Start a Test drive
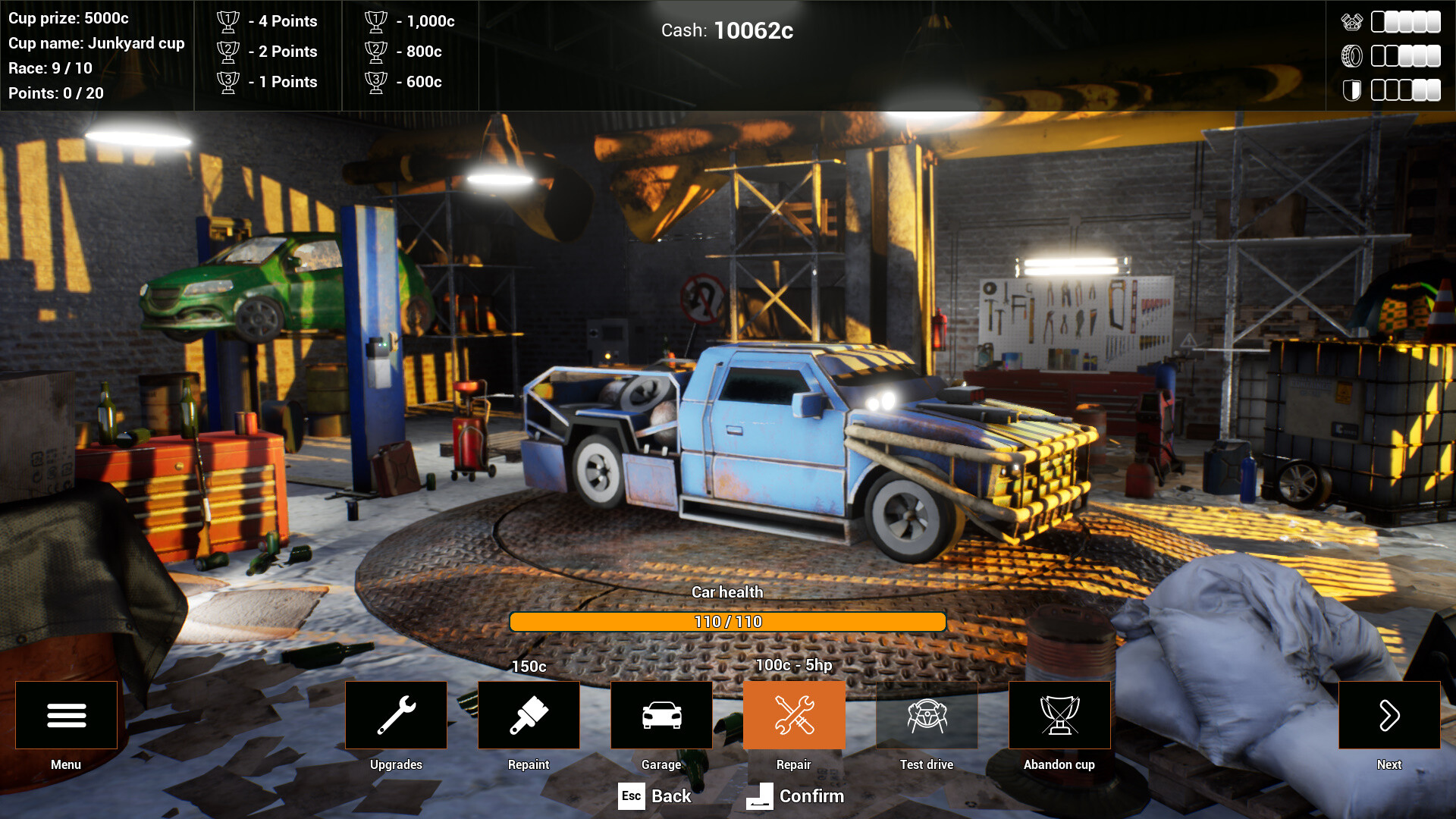Image resolution: width=1456 pixels, height=819 pixels. point(927,715)
